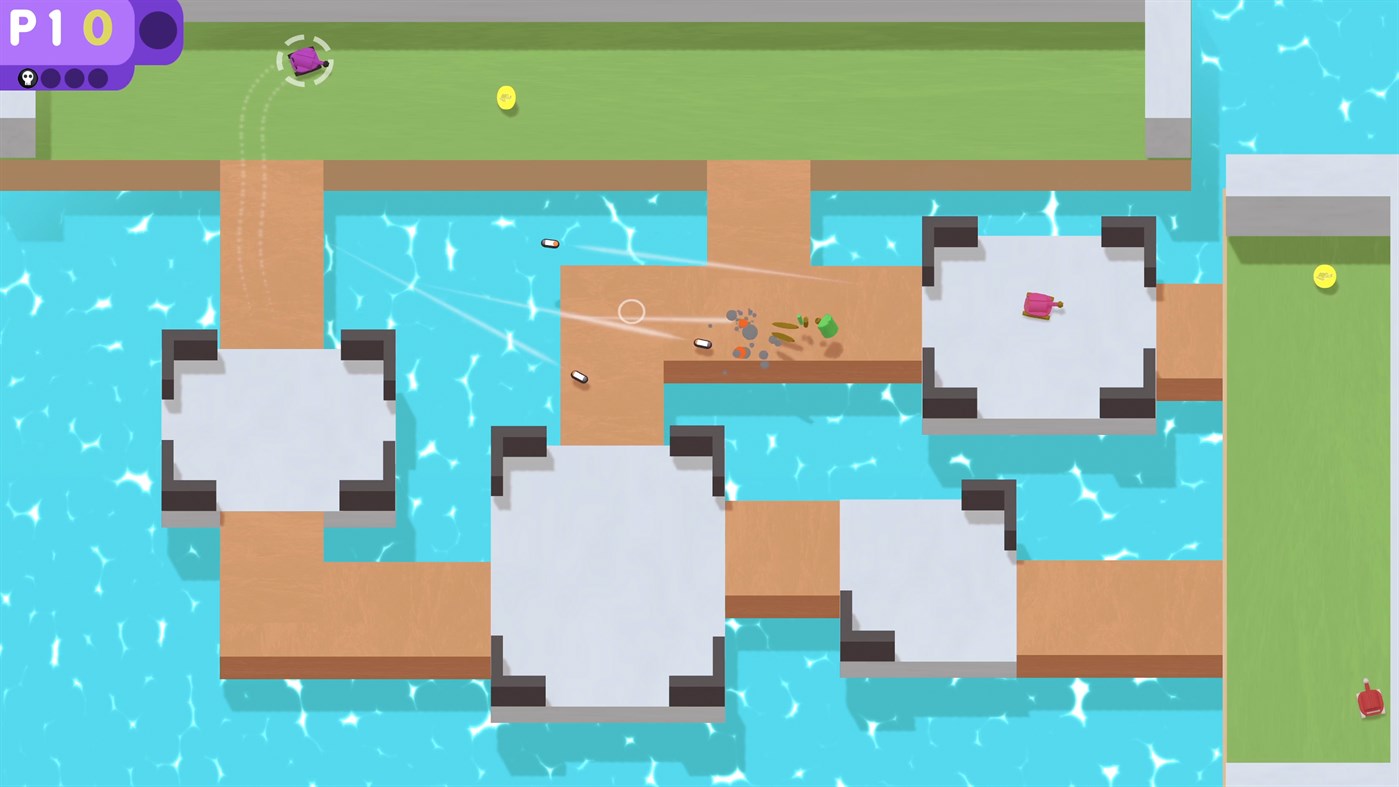Click the yellow coin on the top grass field
Viewport: 1399px width, 787px height.
coord(505,97)
